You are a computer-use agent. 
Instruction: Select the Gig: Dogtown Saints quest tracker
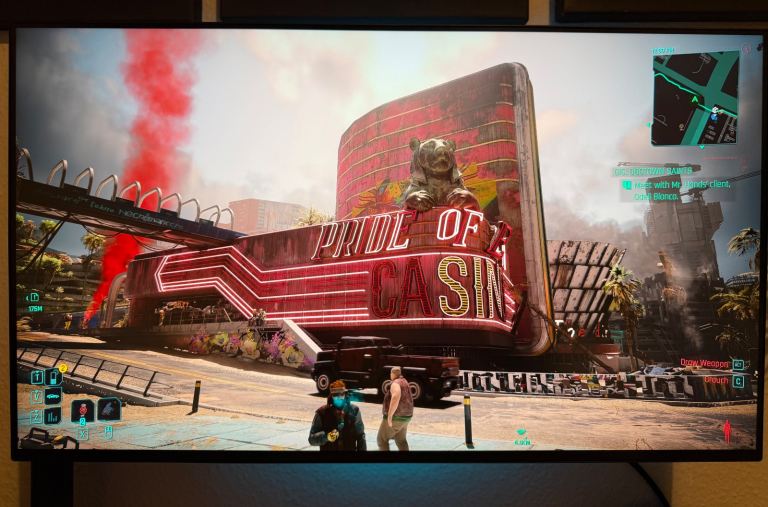click(656, 171)
